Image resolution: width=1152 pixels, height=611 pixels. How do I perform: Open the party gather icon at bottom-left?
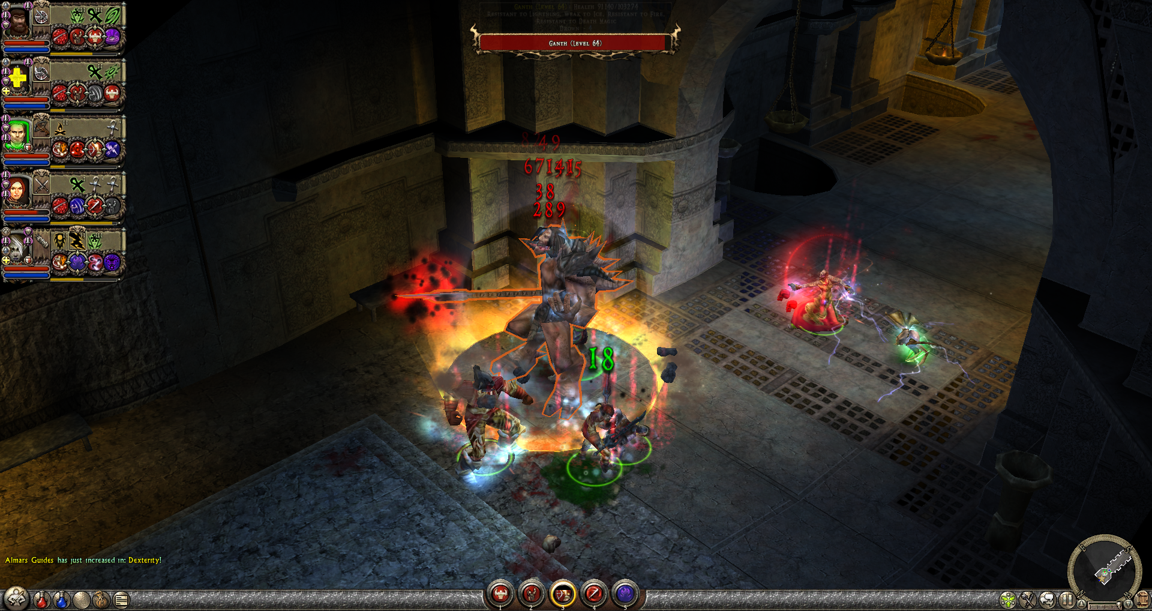point(17,598)
